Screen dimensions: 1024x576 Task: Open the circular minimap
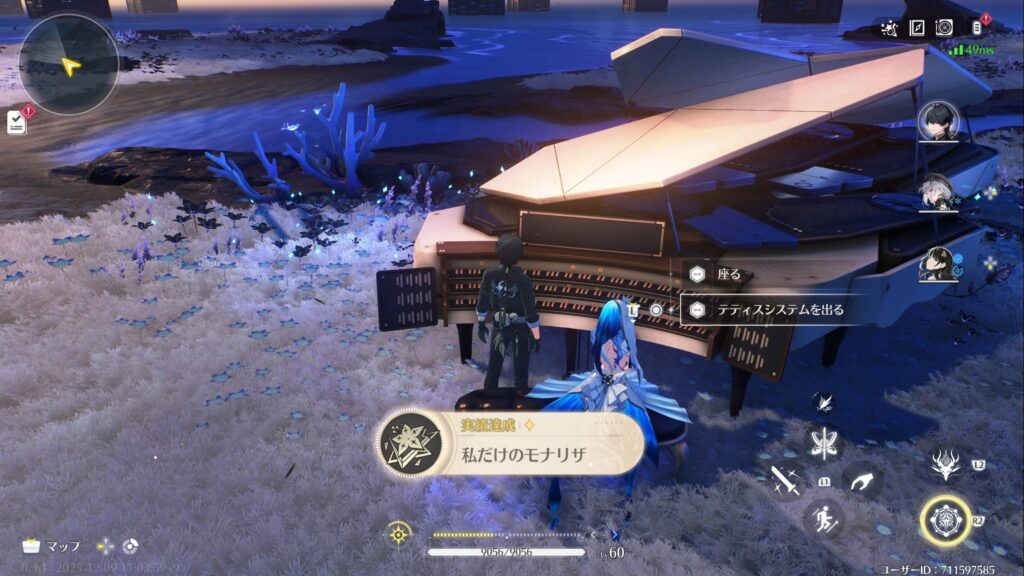[68, 64]
